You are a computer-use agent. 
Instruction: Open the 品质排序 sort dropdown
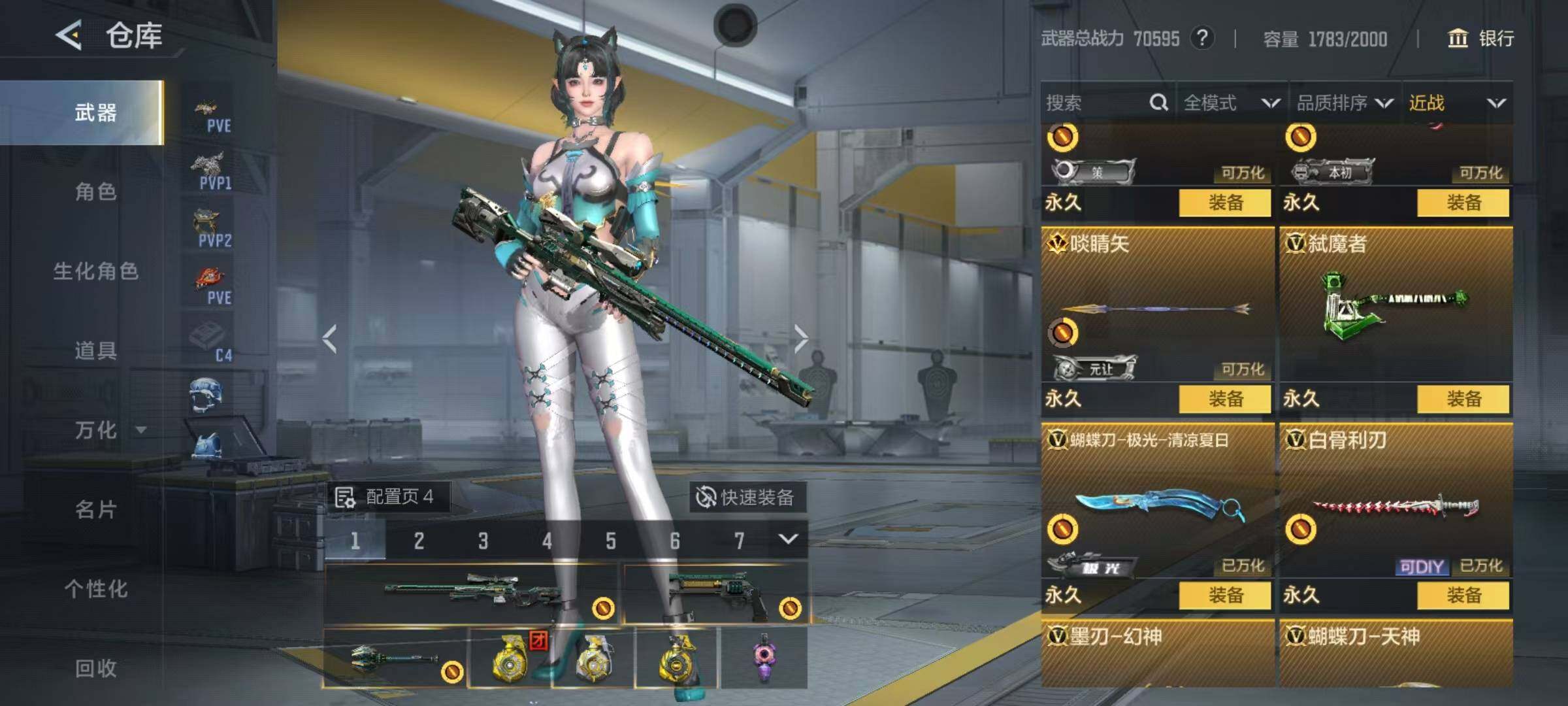[1345, 103]
